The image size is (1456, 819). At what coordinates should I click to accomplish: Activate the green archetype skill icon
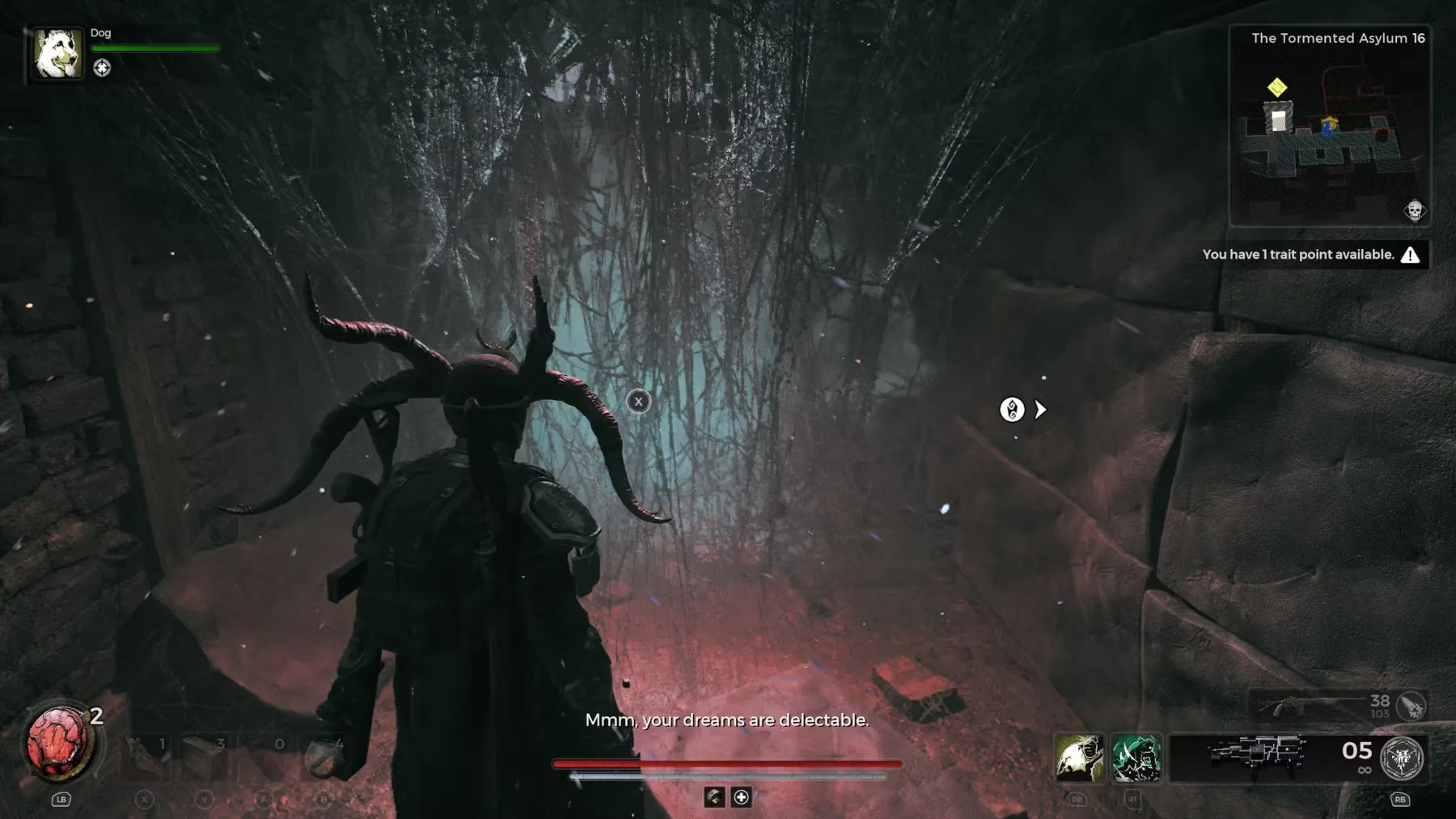click(1136, 758)
